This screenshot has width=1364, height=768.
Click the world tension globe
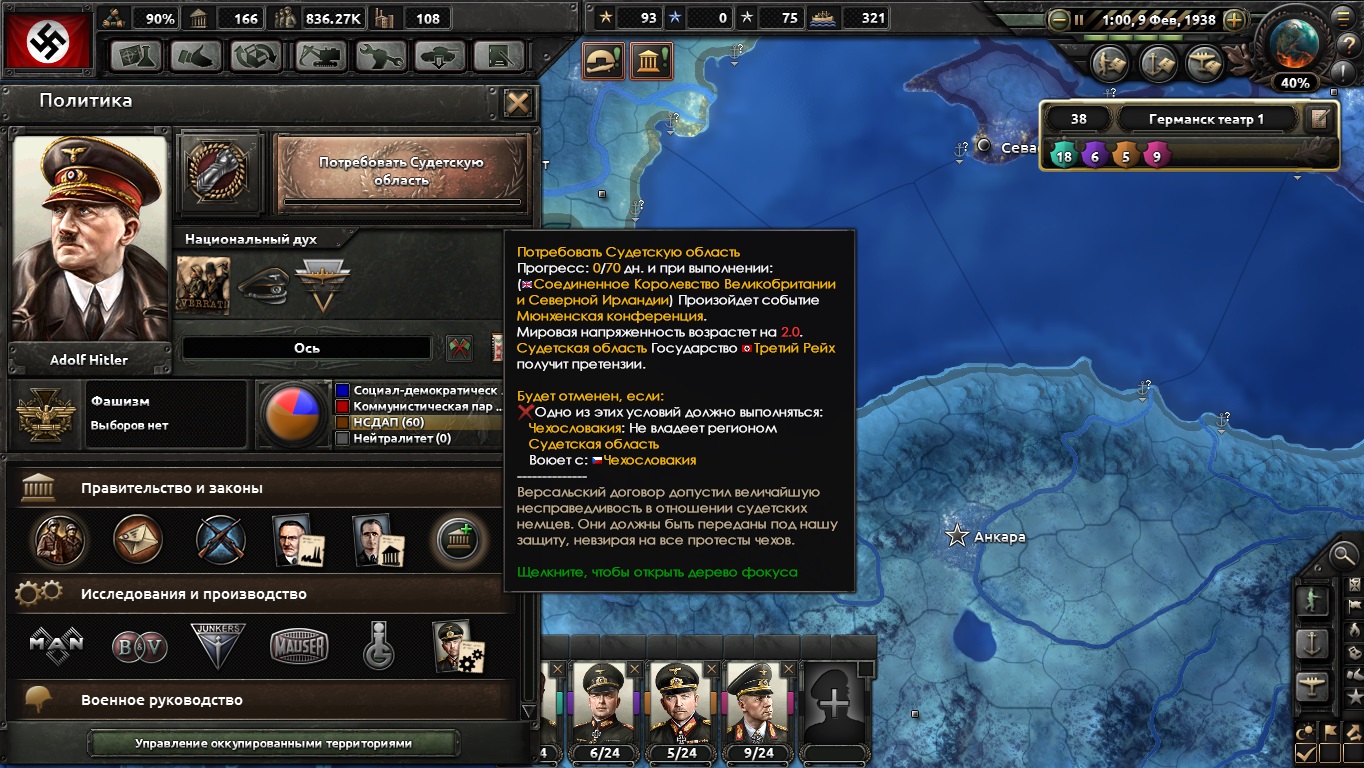(x=1294, y=42)
